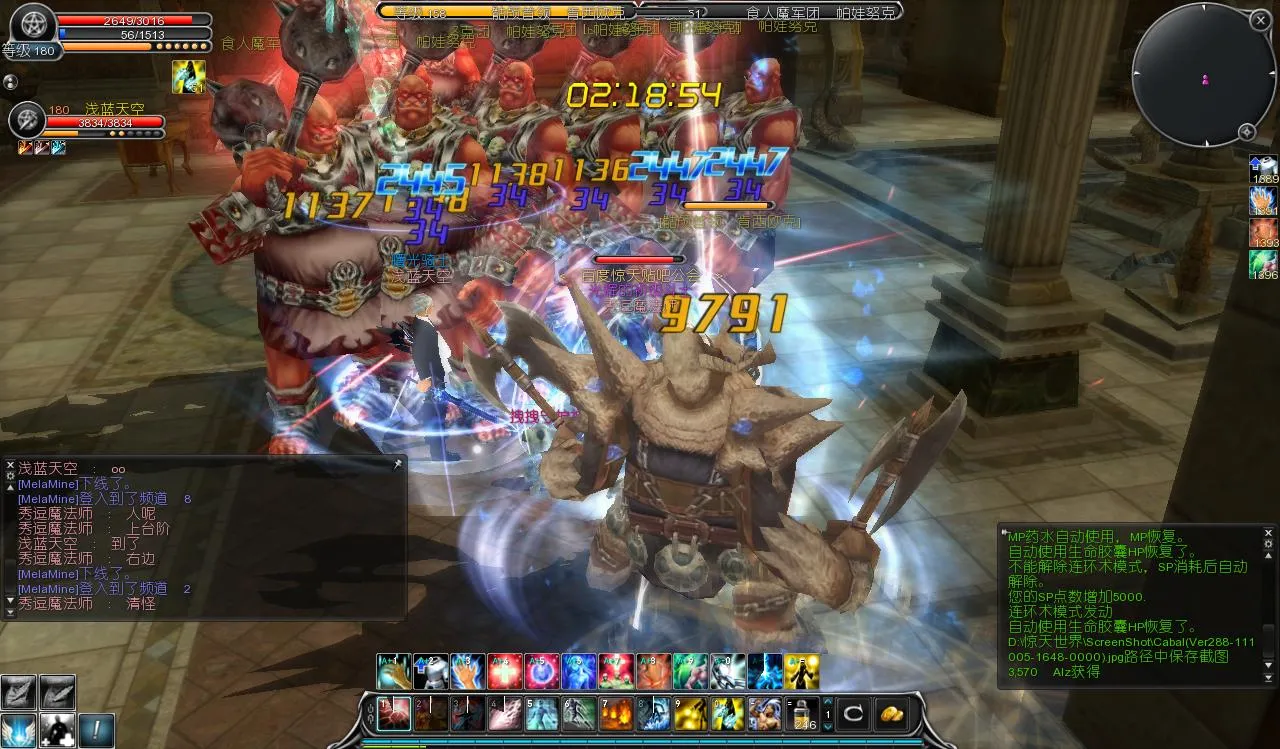Click the dark silhouette with plus signs icon
Image resolution: width=1280 pixels, height=749 pixels.
point(57,729)
